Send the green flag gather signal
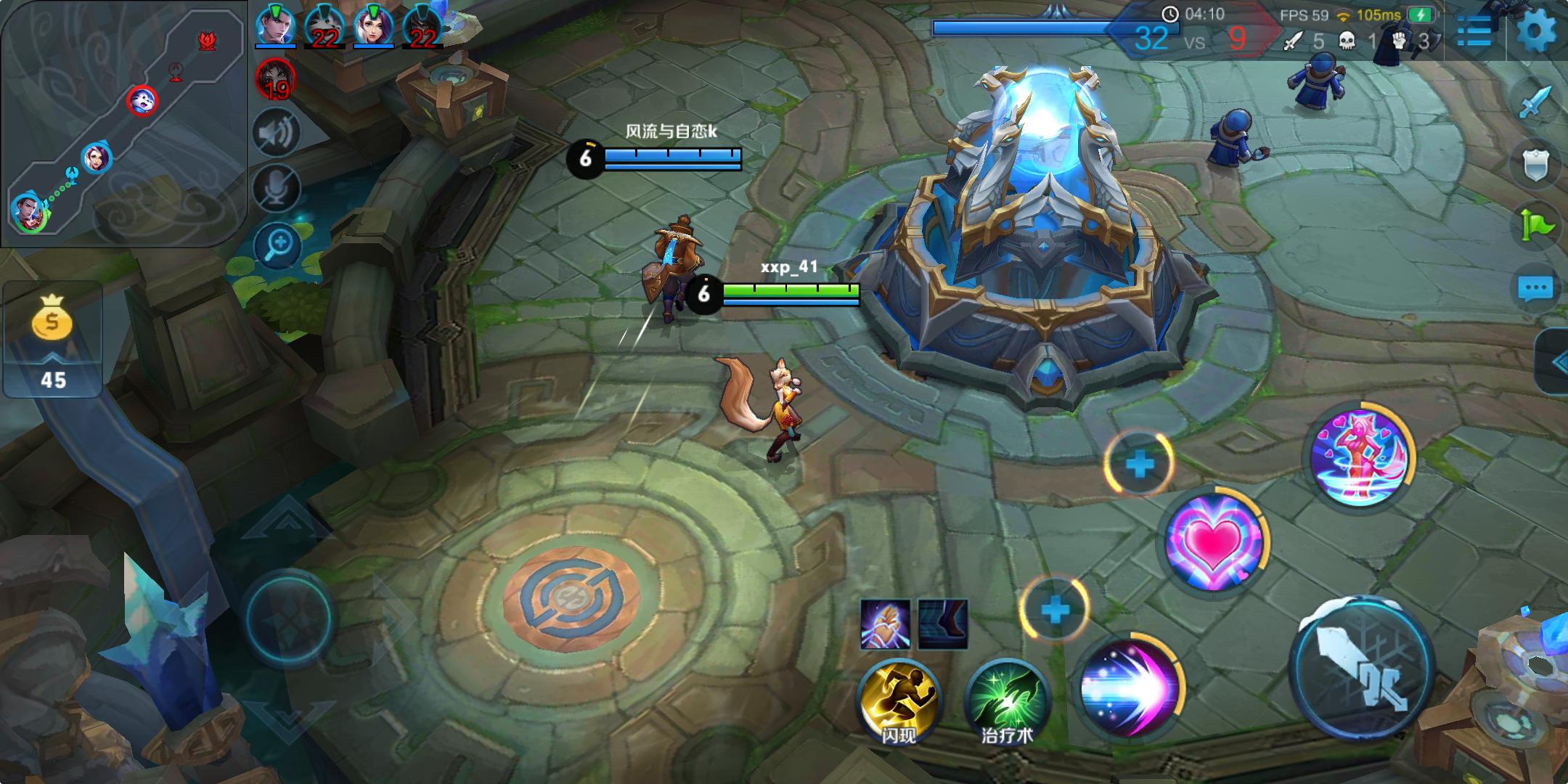 pos(1535,225)
